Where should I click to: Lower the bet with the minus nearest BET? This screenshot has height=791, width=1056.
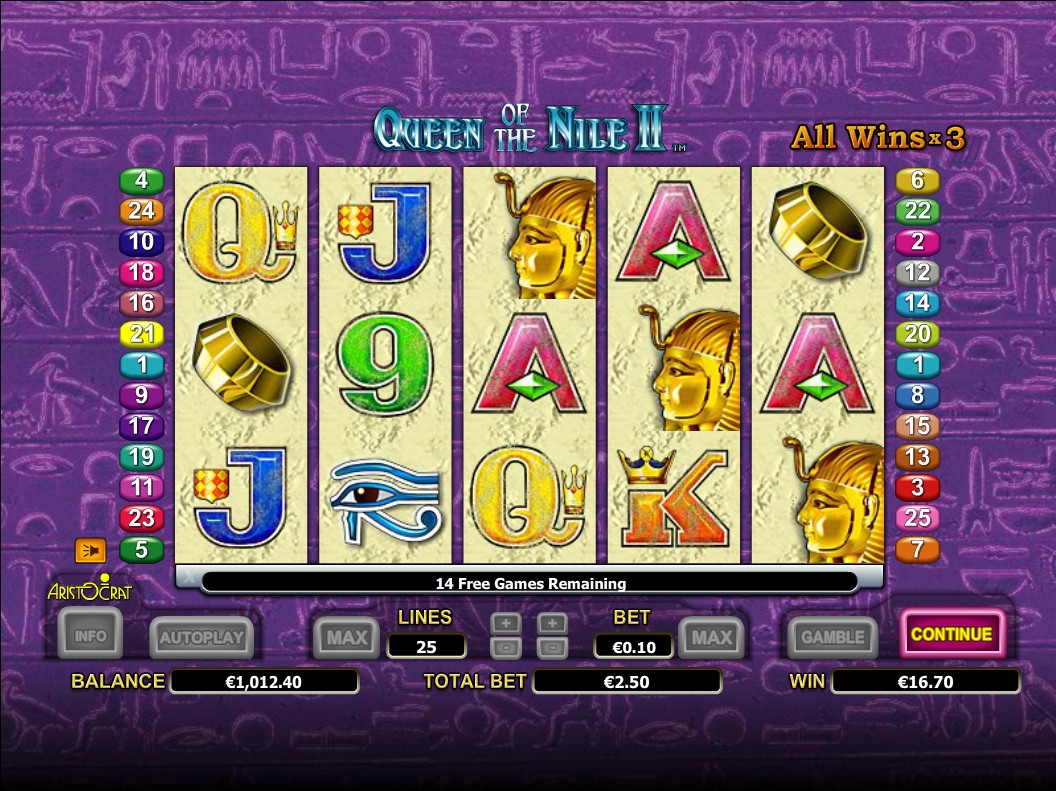[553, 648]
